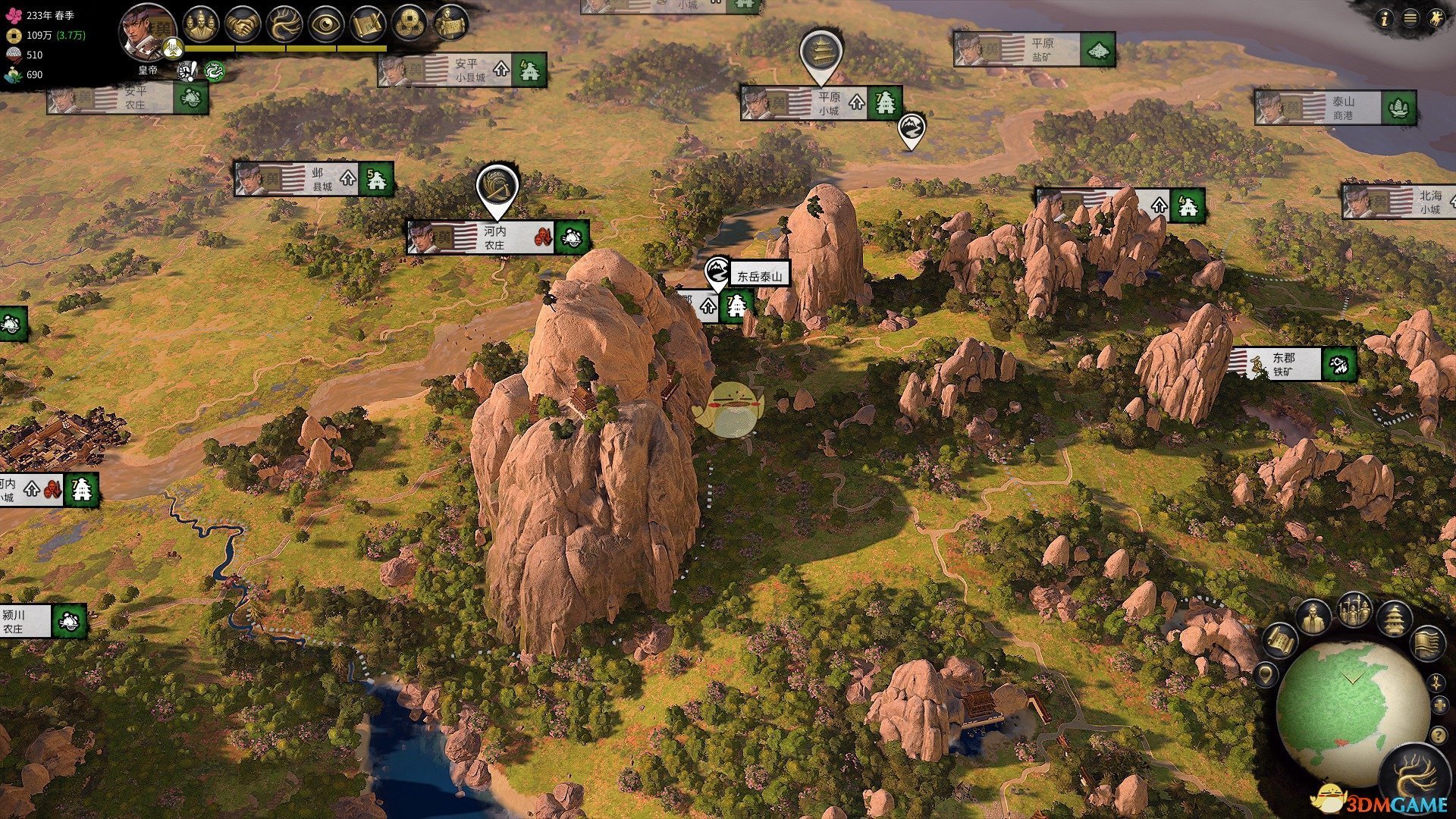This screenshot has height=819, width=1456.
Task: Open the info button in top-right corner
Action: (1385, 20)
